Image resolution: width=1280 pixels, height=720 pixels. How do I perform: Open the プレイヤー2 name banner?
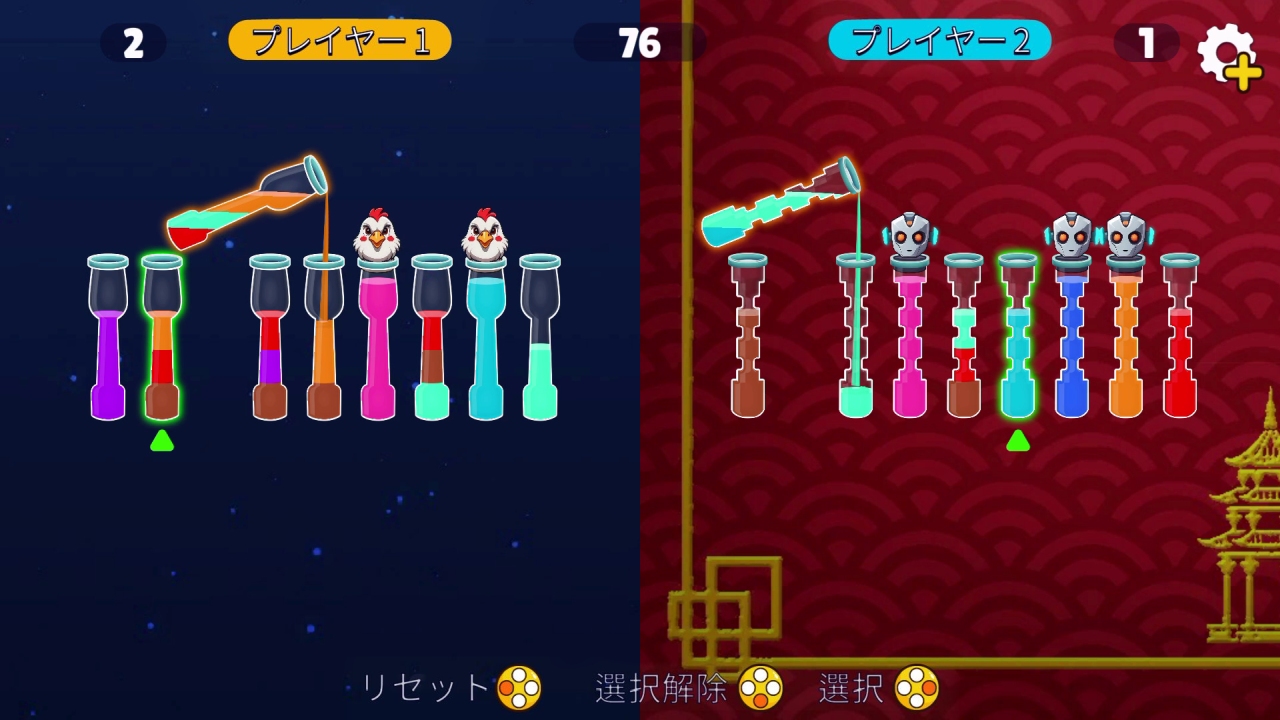pos(938,42)
